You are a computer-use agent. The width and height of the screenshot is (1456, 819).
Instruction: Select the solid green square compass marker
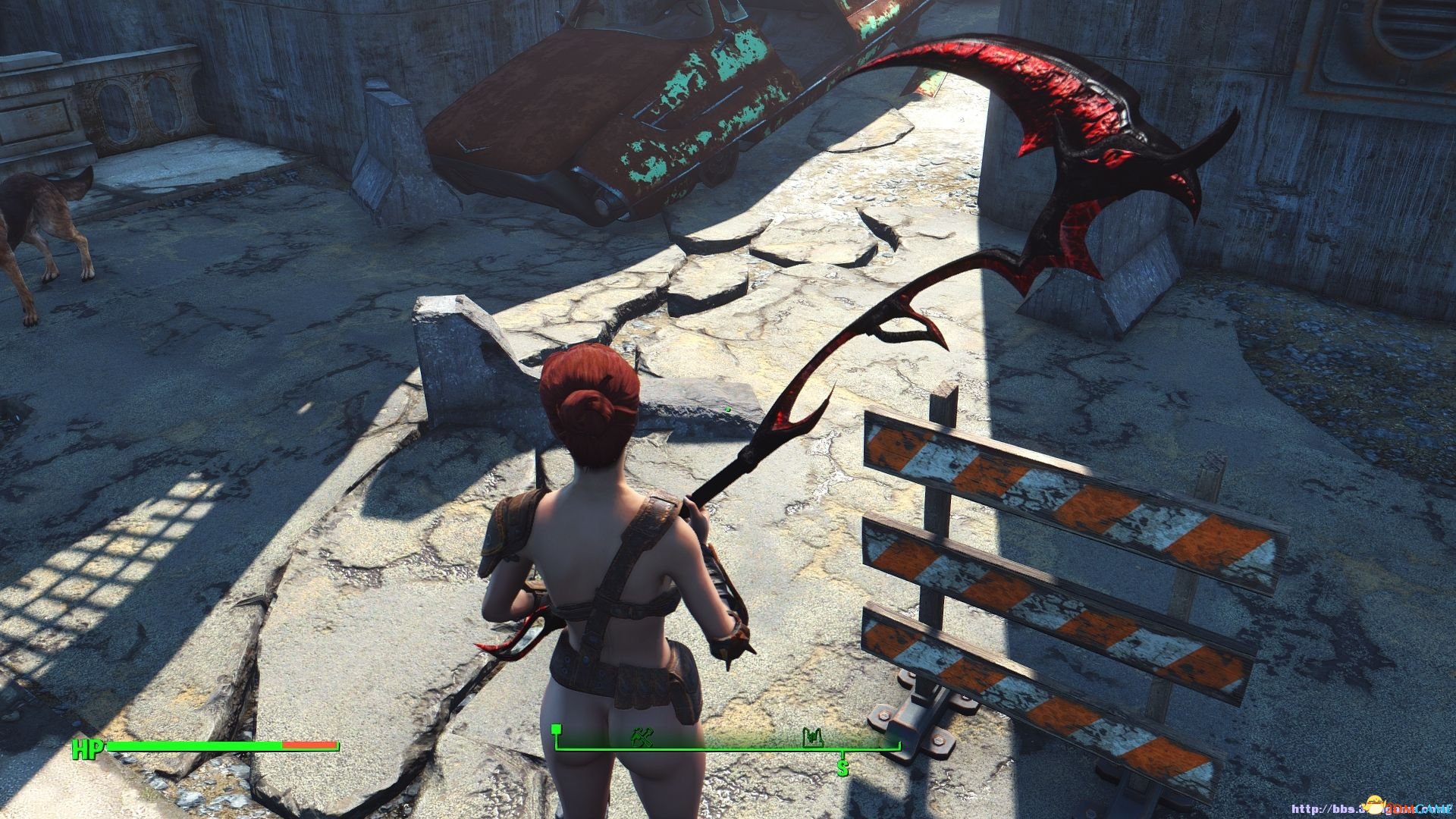(557, 730)
